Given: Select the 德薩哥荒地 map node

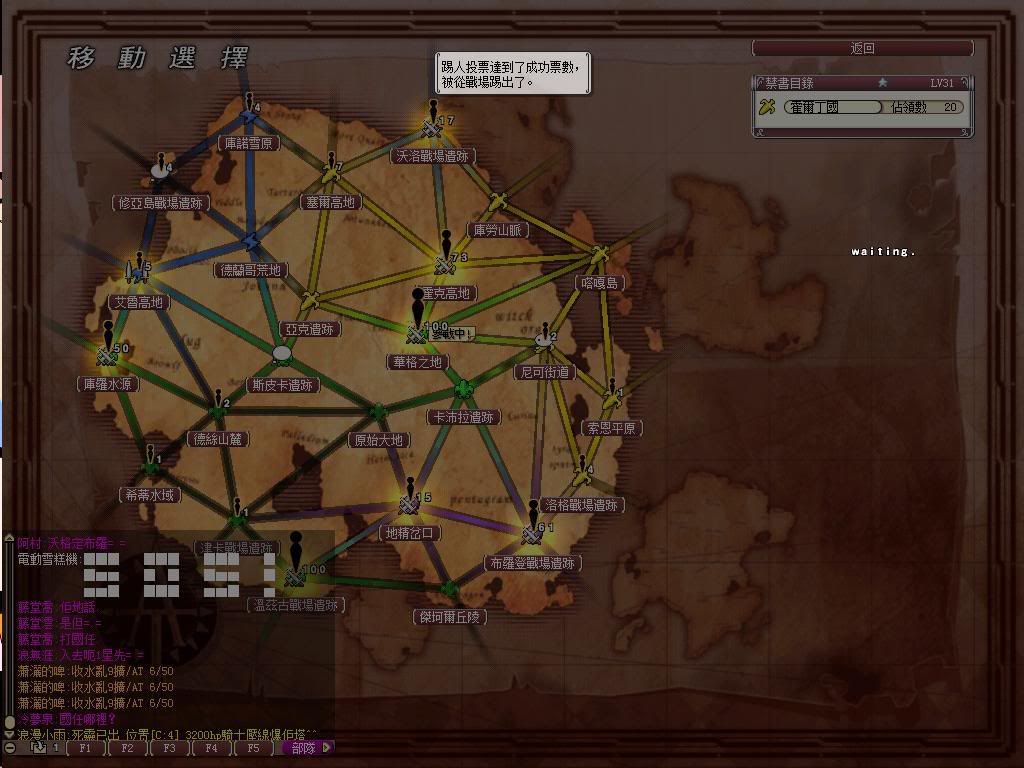Looking at the screenshot, I should pos(250,242).
